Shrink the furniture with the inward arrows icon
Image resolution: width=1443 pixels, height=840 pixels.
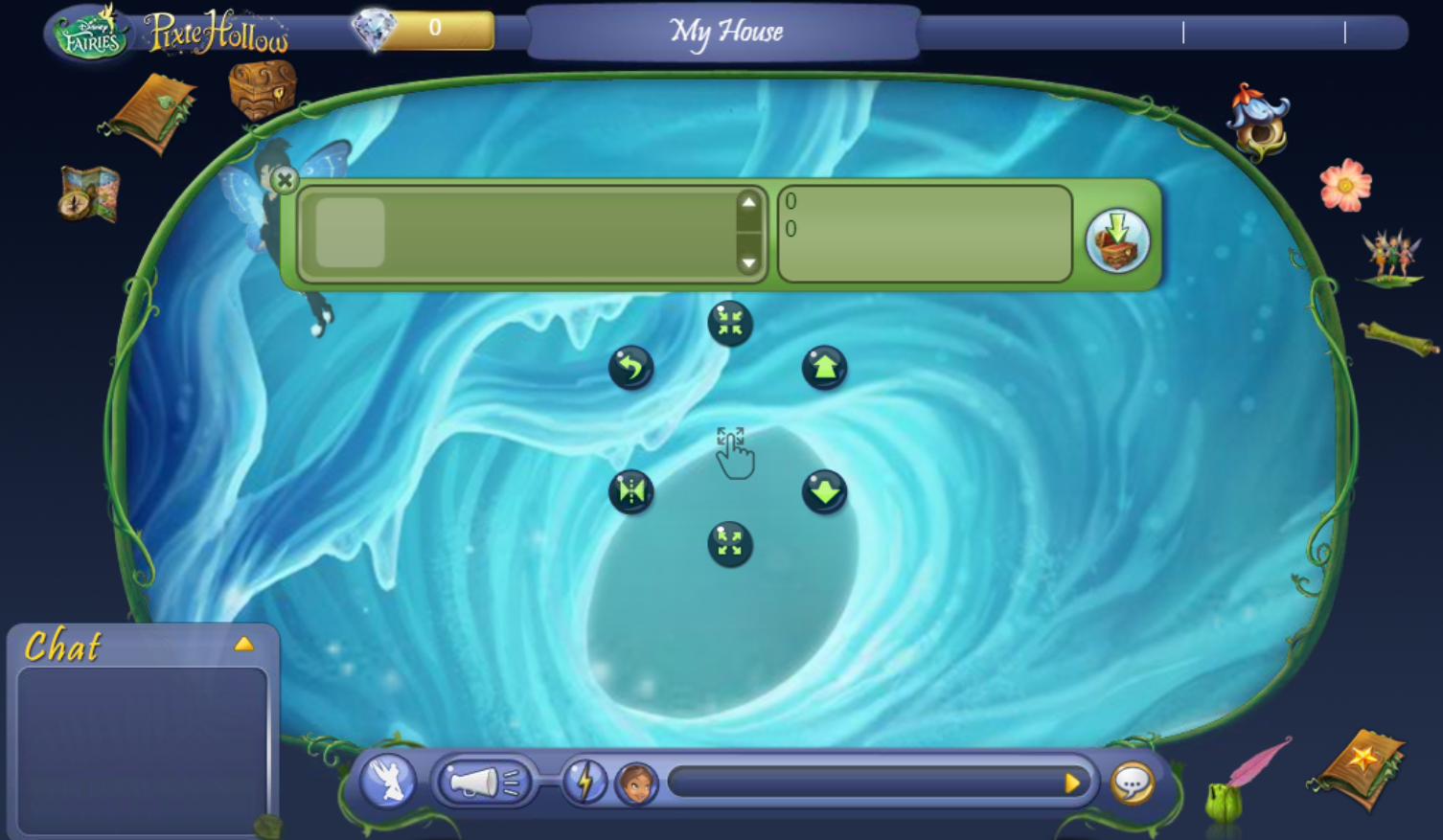[729, 323]
